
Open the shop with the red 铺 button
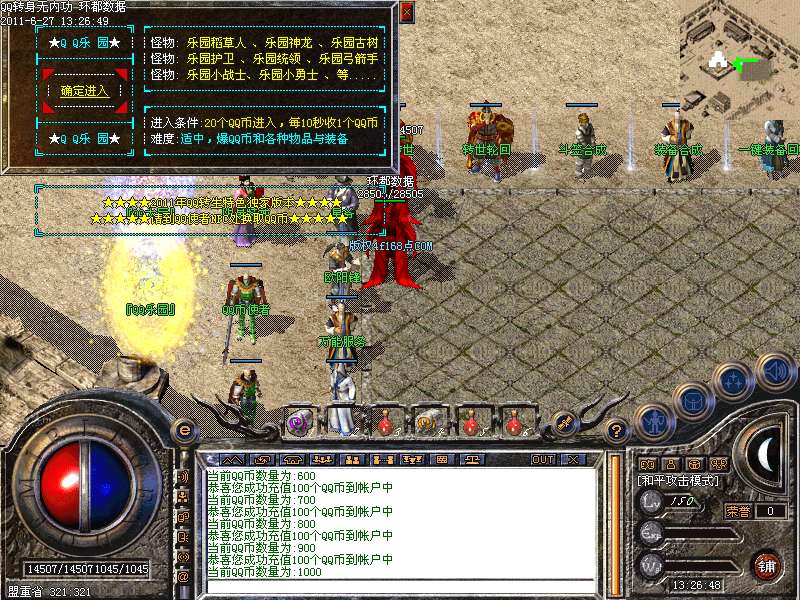click(766, 565)
